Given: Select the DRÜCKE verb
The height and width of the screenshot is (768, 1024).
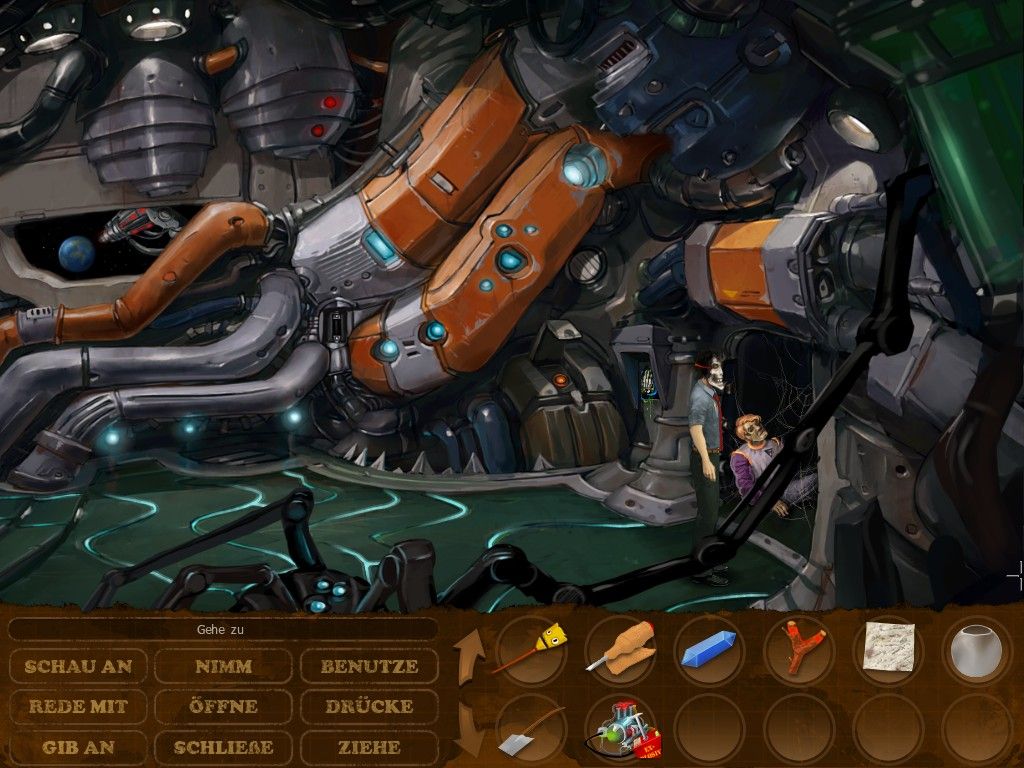Looking at the screenshot, I should coord(369,706).
